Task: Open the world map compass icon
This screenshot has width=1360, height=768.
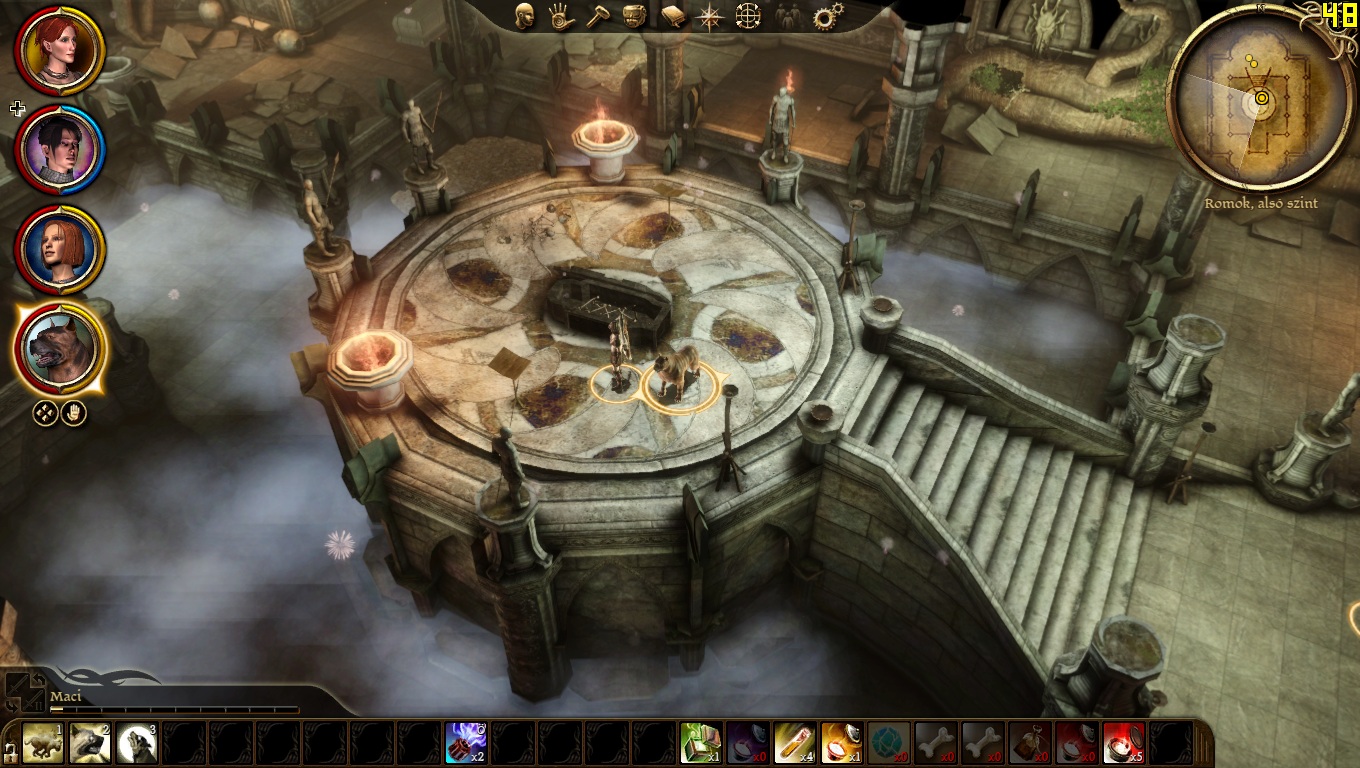Action: click(710, 16)
